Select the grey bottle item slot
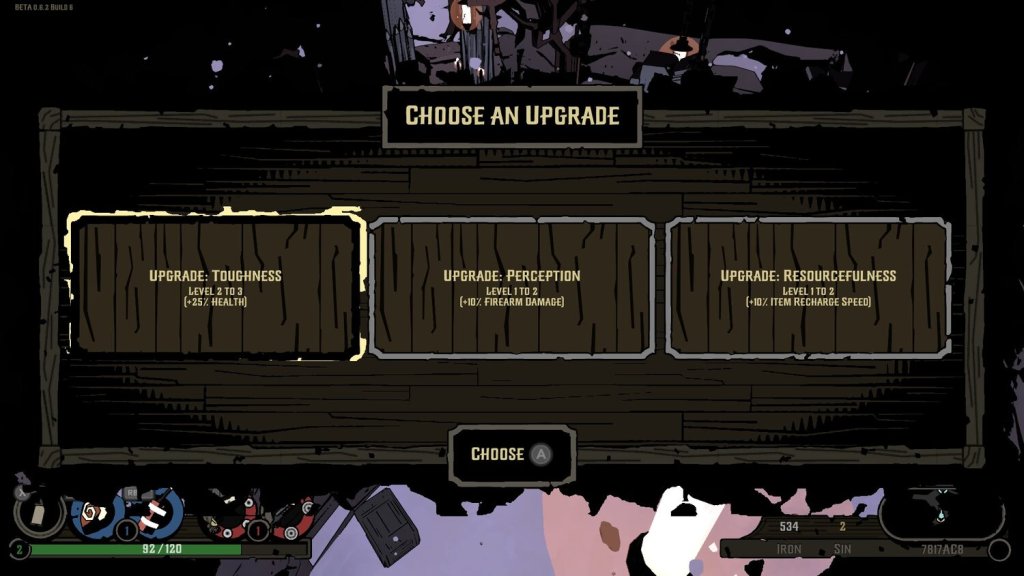 40,513
